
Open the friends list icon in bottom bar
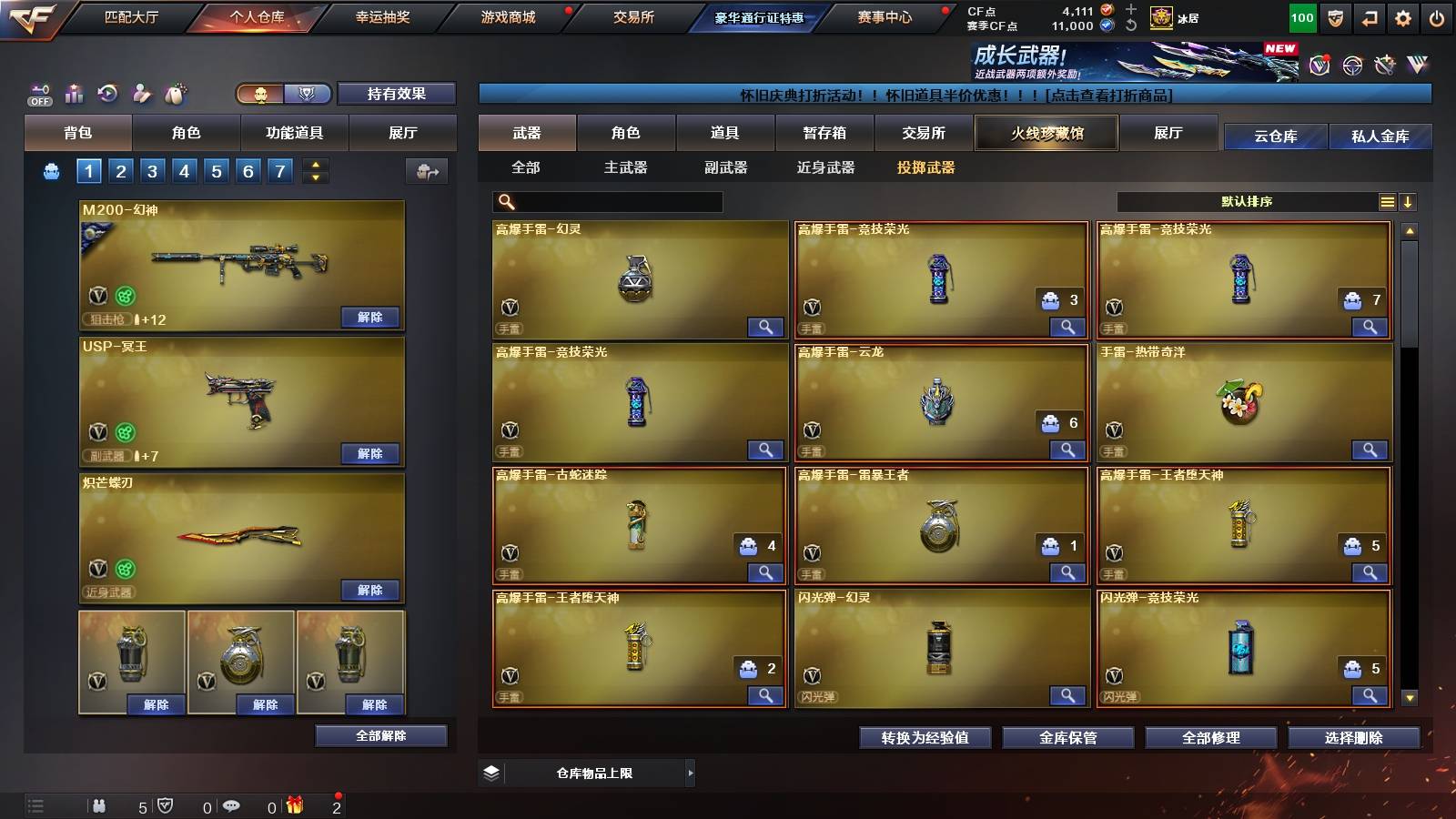point(100,806)
